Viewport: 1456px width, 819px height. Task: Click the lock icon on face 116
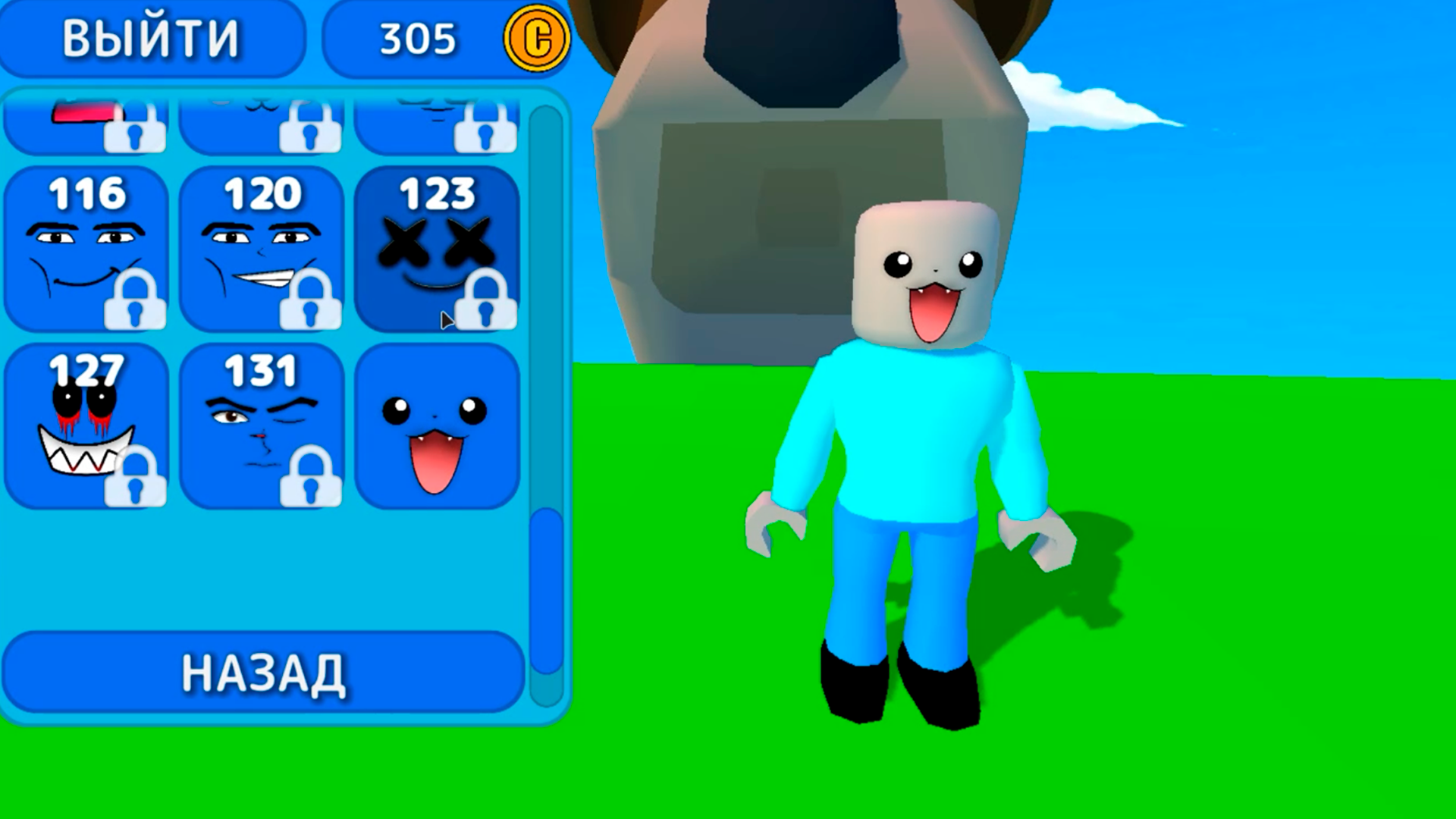point(135,309)
